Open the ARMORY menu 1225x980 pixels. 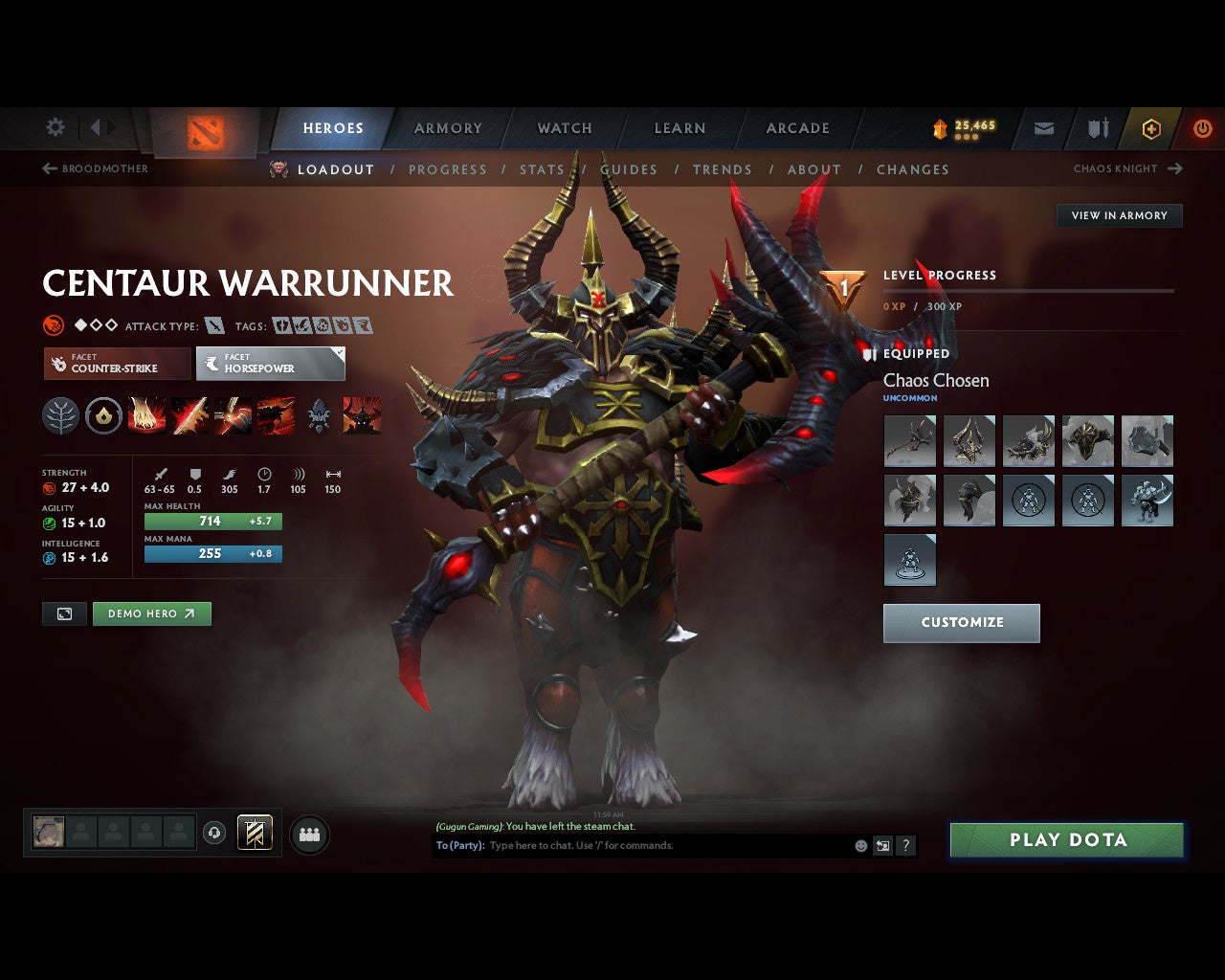447,127
